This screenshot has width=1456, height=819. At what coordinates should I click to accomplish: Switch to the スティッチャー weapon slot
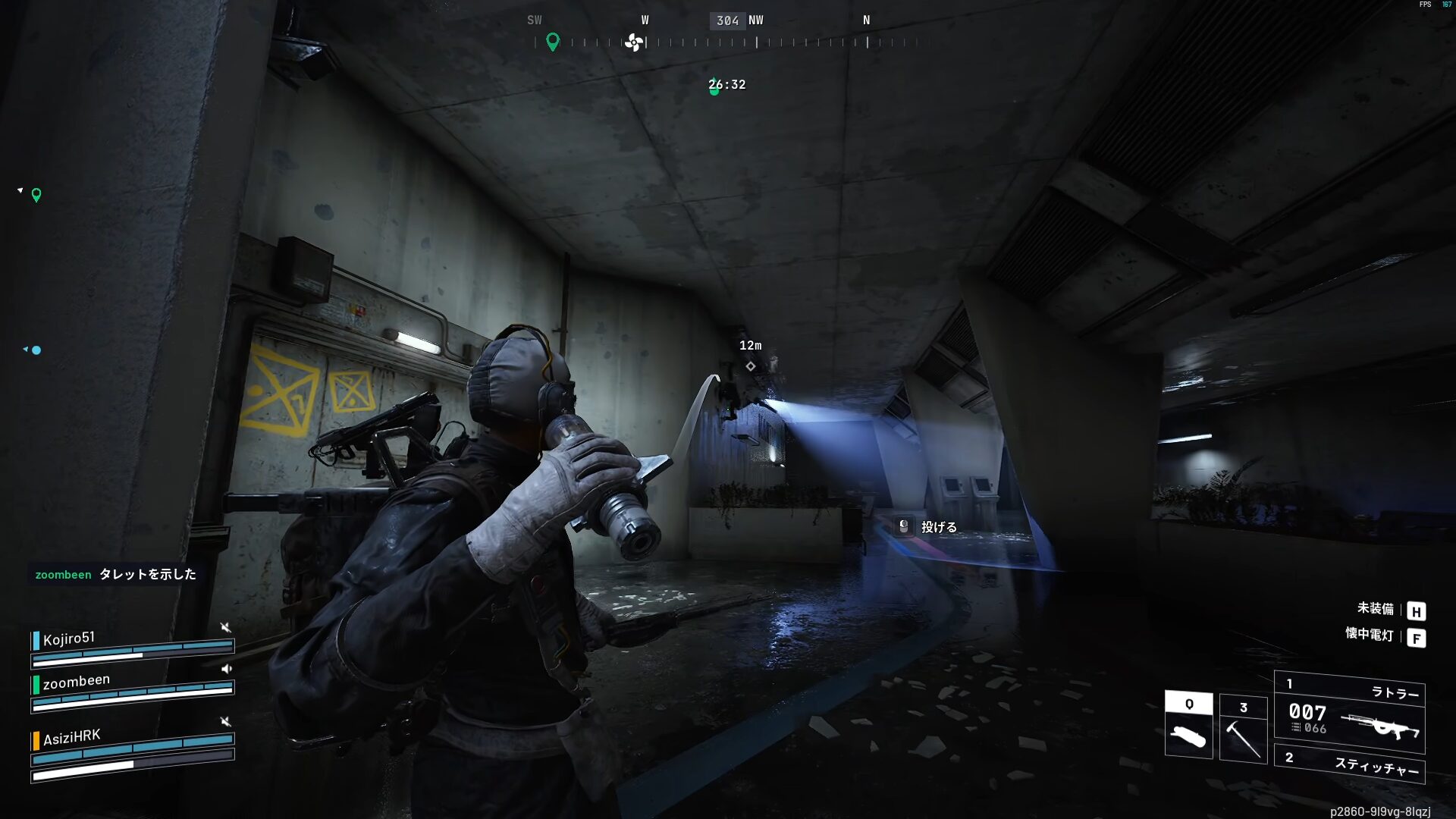[1350, 764]
